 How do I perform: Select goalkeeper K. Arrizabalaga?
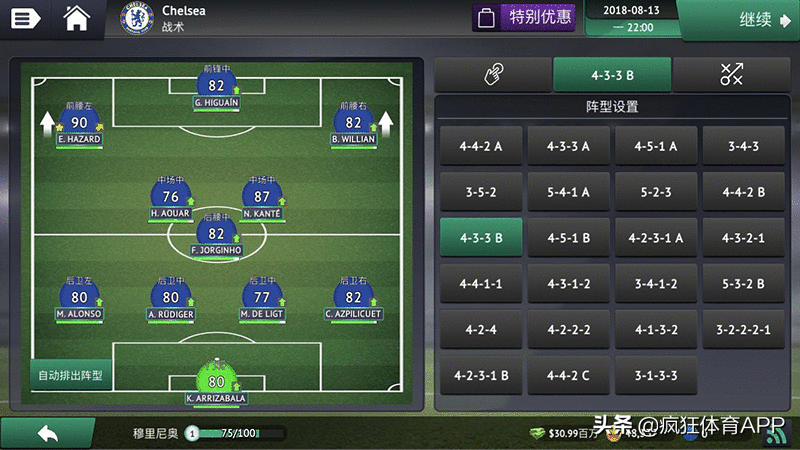tap(216, 384)
